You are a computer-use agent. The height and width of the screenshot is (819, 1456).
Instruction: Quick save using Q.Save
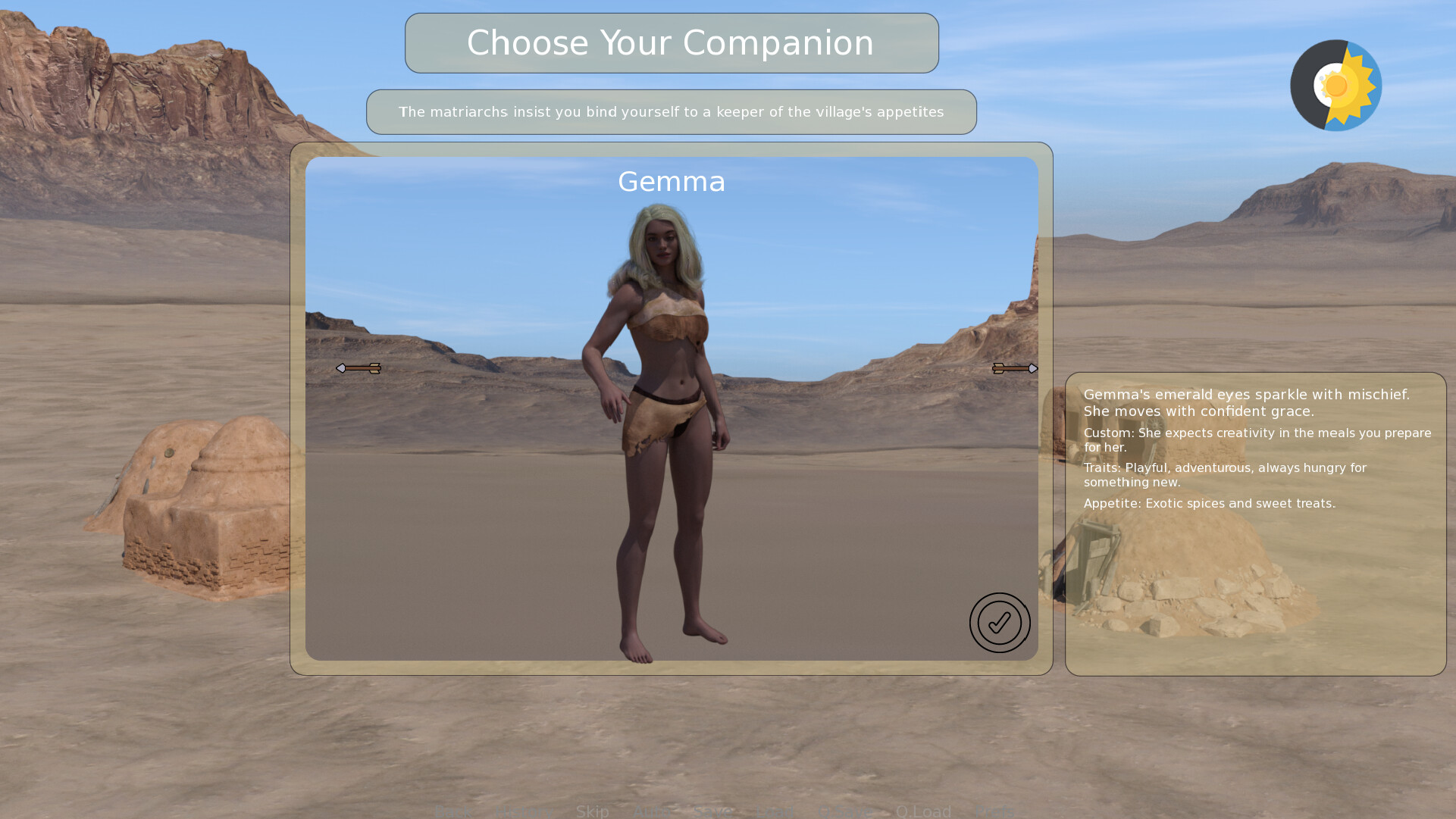(845, 811)
